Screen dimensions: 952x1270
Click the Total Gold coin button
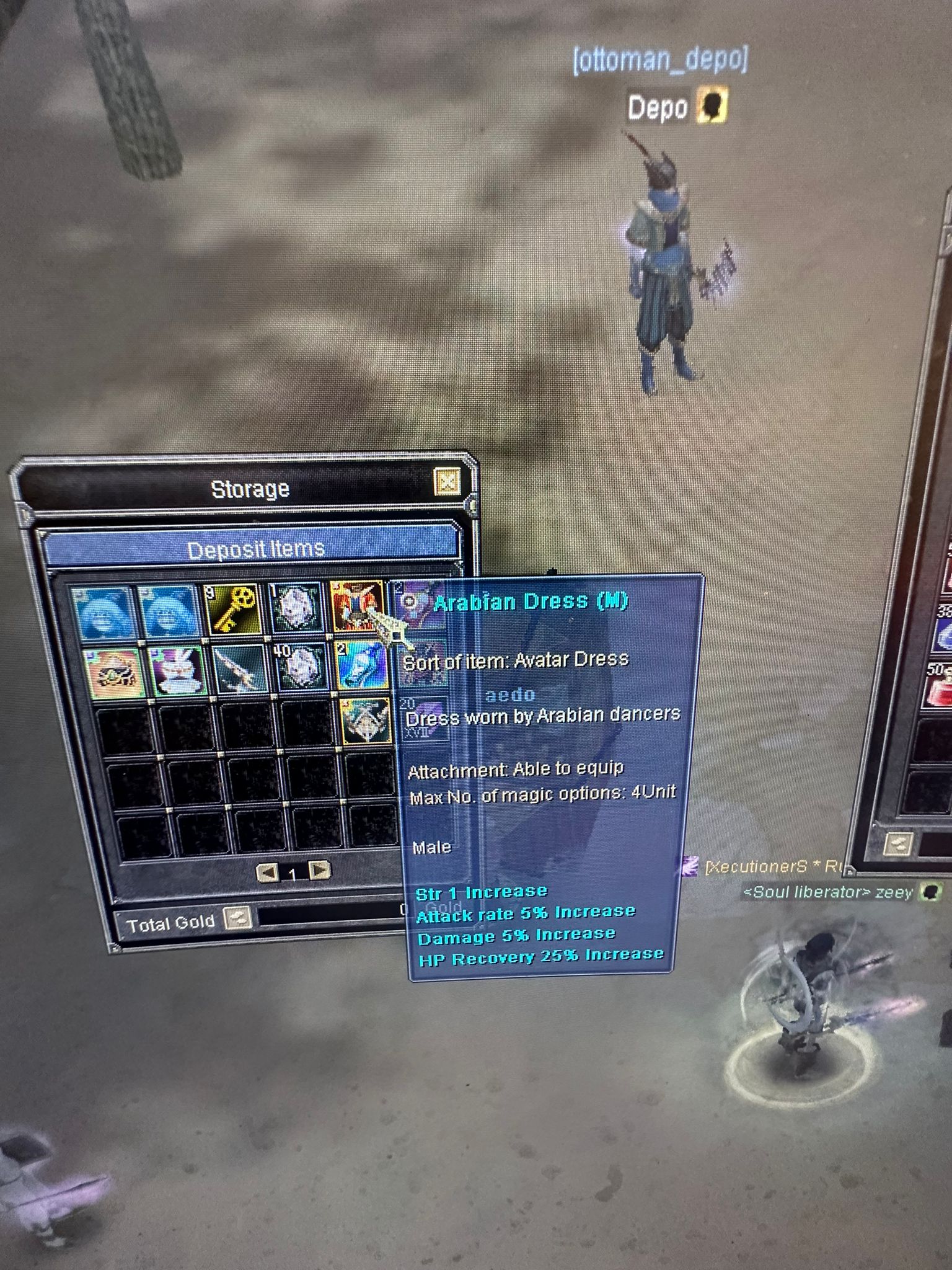coord(237,918)
